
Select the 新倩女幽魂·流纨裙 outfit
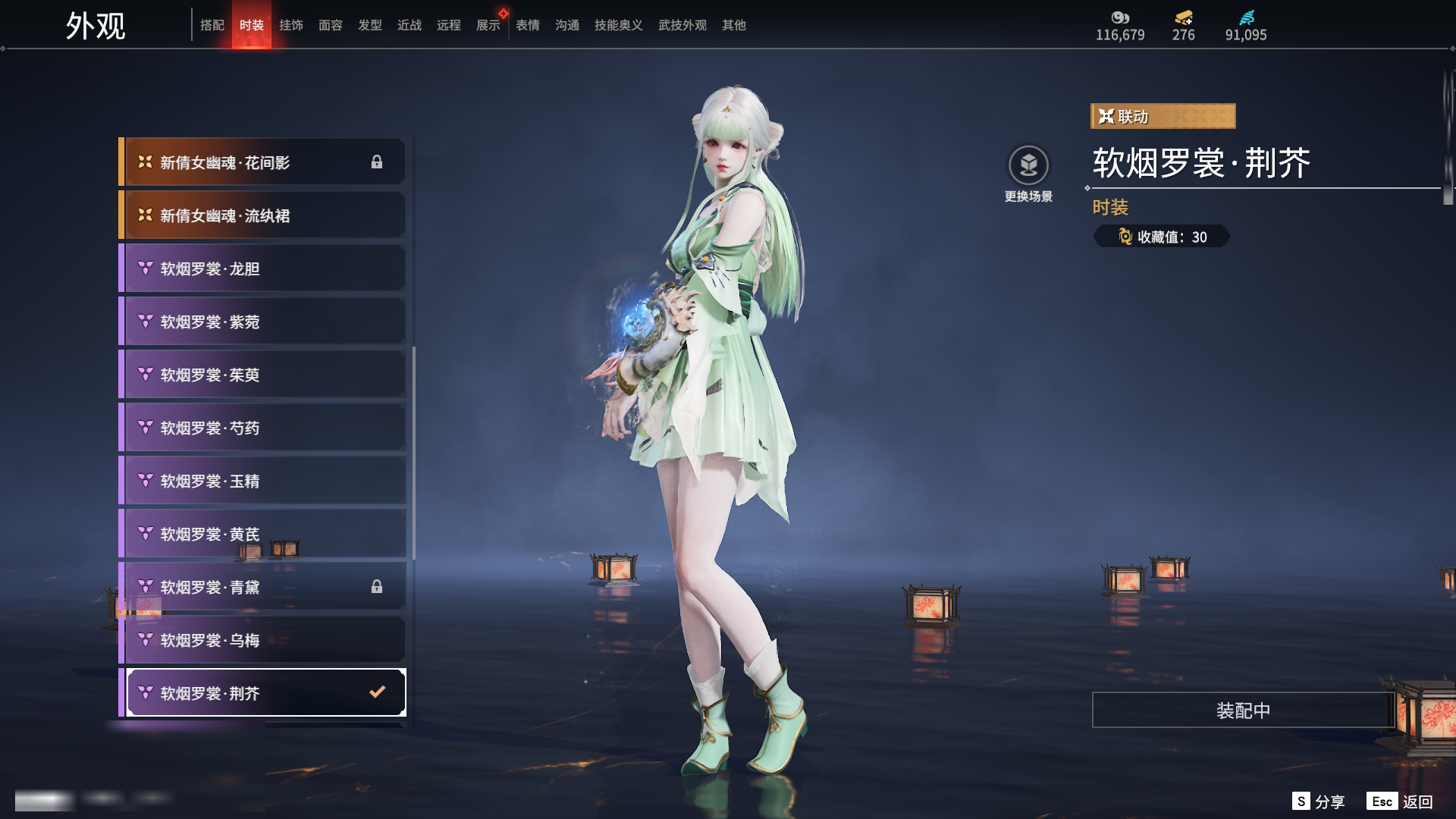coord(262,215)
